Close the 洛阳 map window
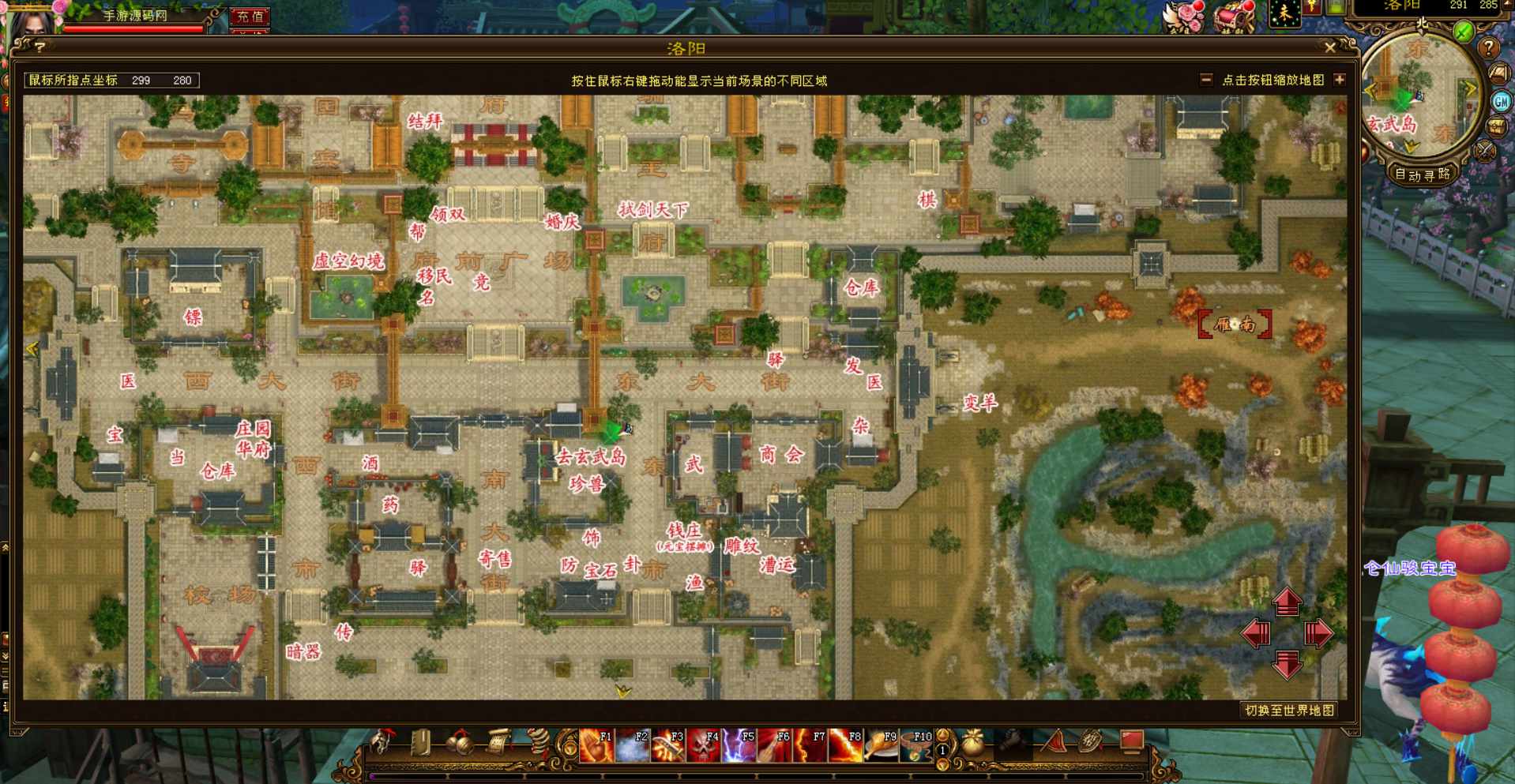This screenshot has width=1515, height=784. [x=1330, y=48]
